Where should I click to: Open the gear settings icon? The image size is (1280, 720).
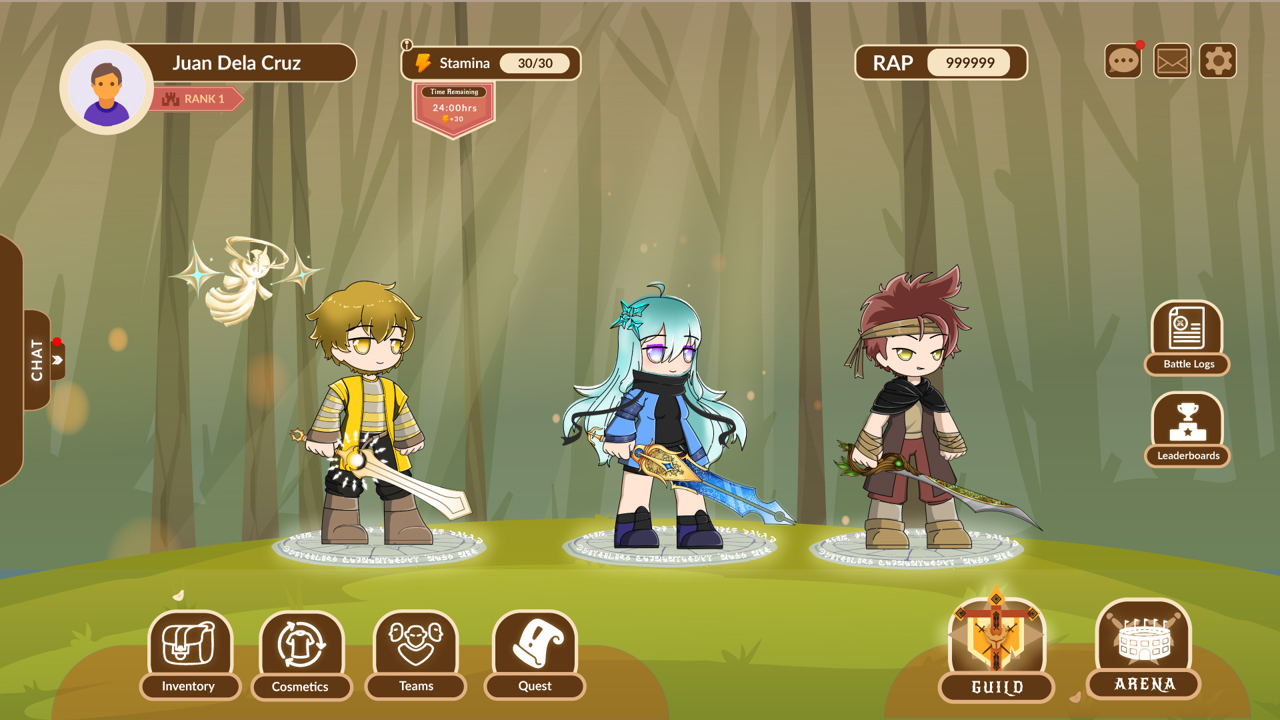click(x=1217, y=61)
